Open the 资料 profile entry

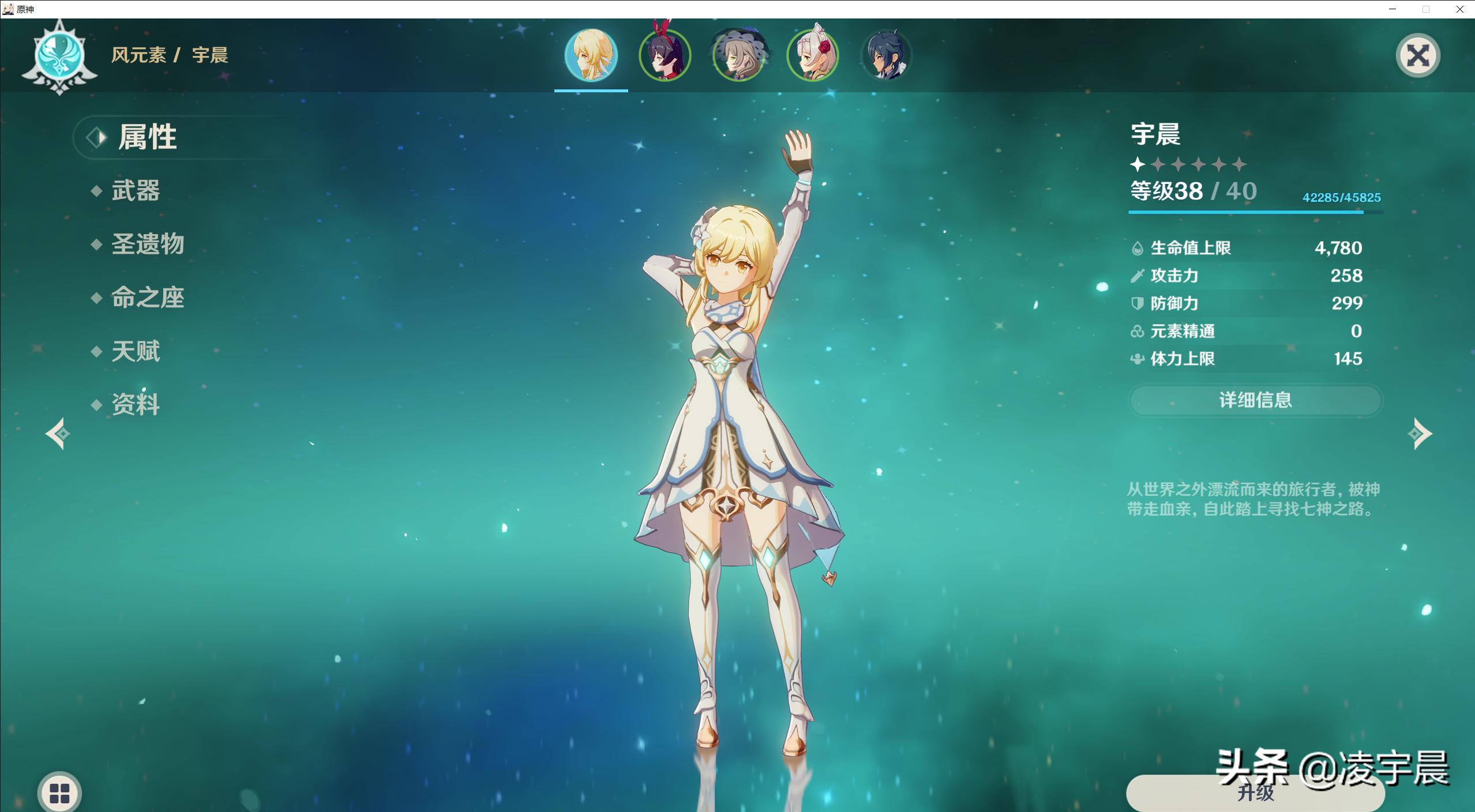click(x=135, y=404)
